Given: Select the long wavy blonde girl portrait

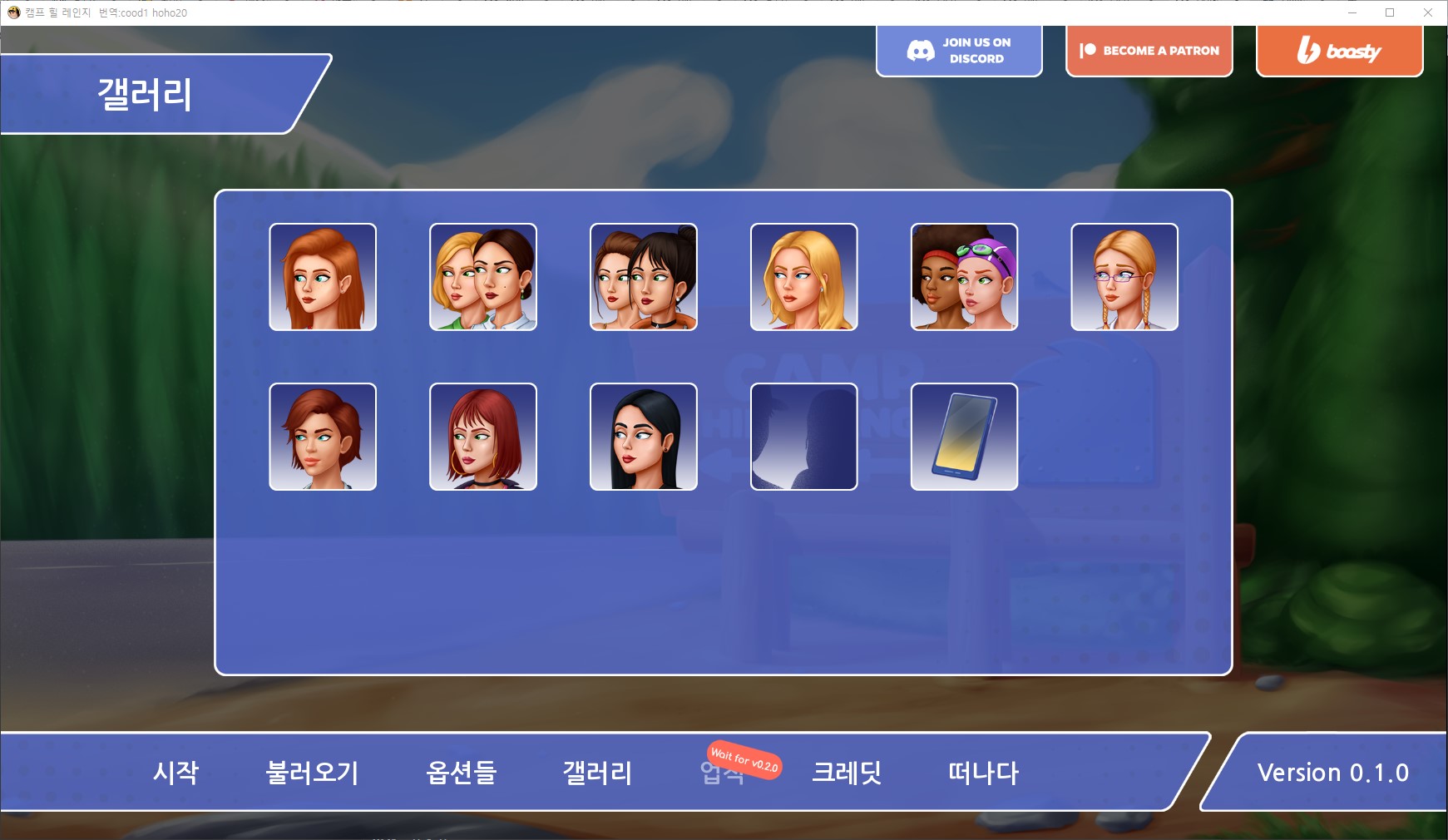Looking at the screenshot, I should (x=803, y=277).
